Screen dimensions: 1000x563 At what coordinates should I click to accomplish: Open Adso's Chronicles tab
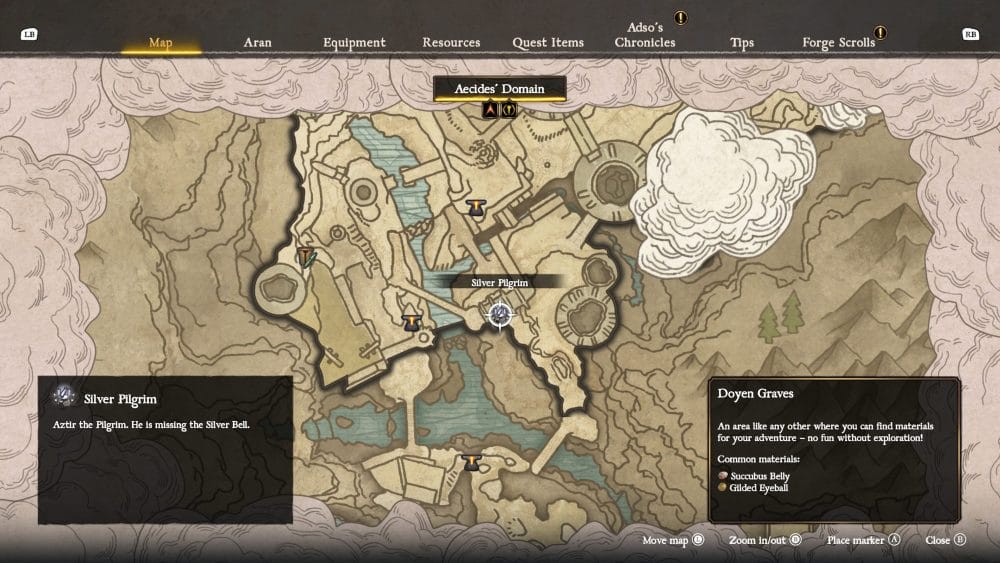pyautogui.click(x=645, y=35)
